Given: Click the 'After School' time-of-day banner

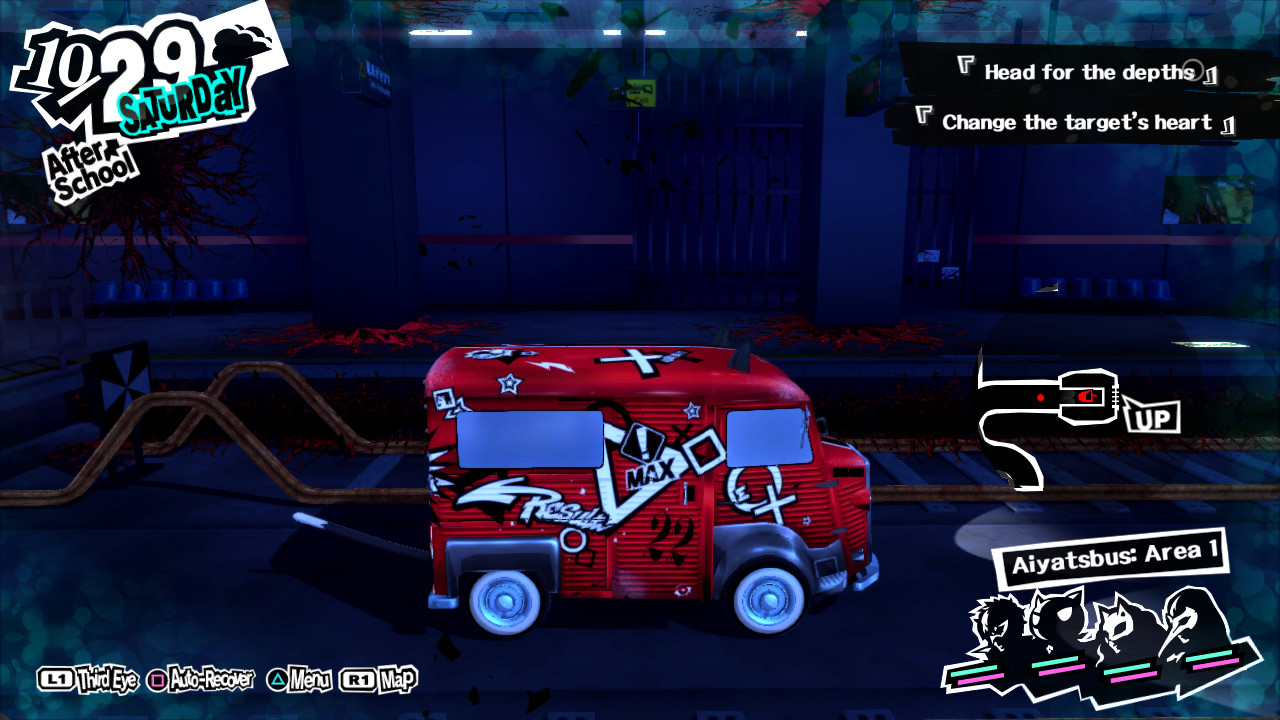Looking at the screenshot, I should pyautogui.click(x=90, y=160).
